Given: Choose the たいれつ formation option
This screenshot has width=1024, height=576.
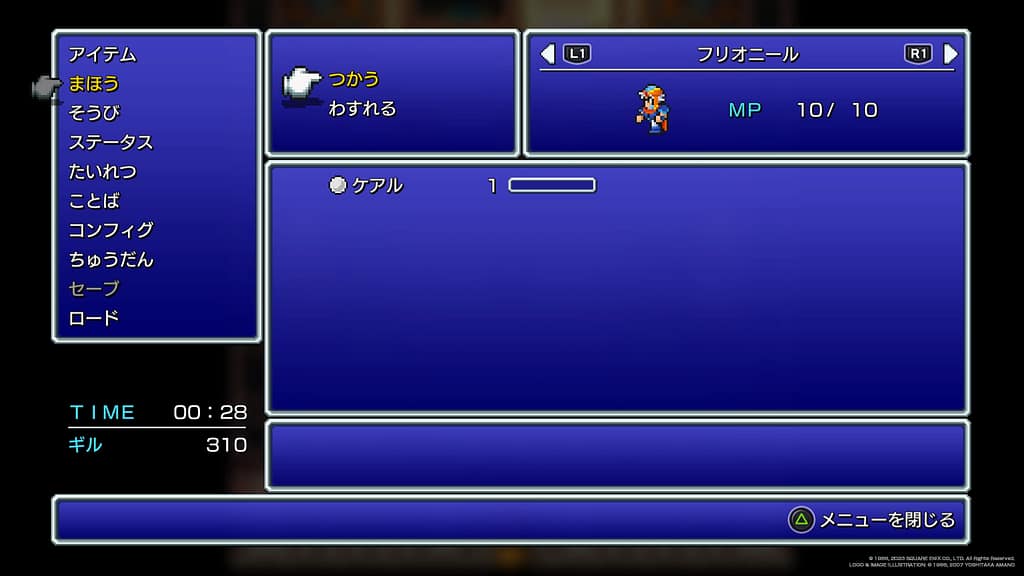Looking at the screenshot, I should pos(102,171).
